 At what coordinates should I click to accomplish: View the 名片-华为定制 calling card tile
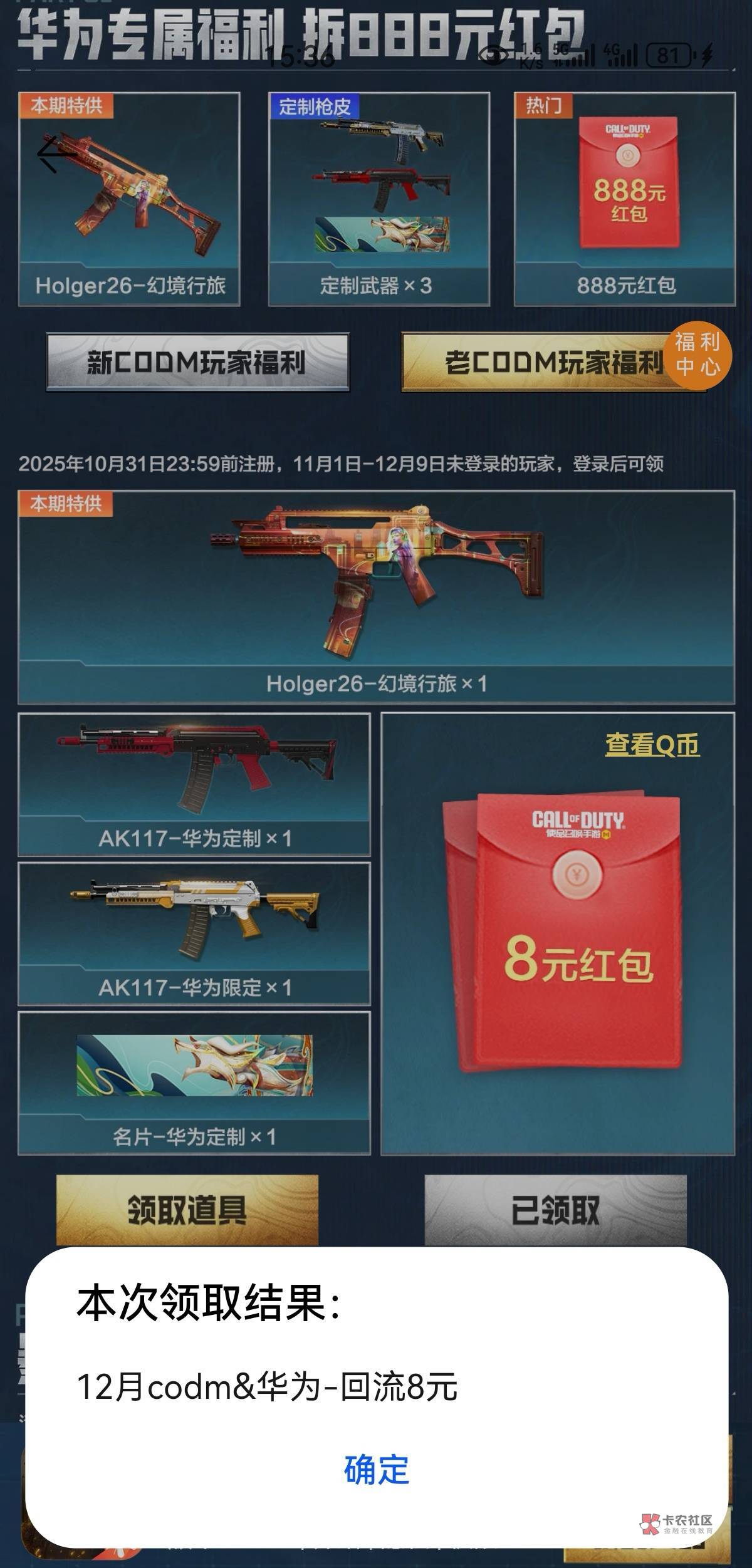pyautogui.click(x=194, y=1083)
